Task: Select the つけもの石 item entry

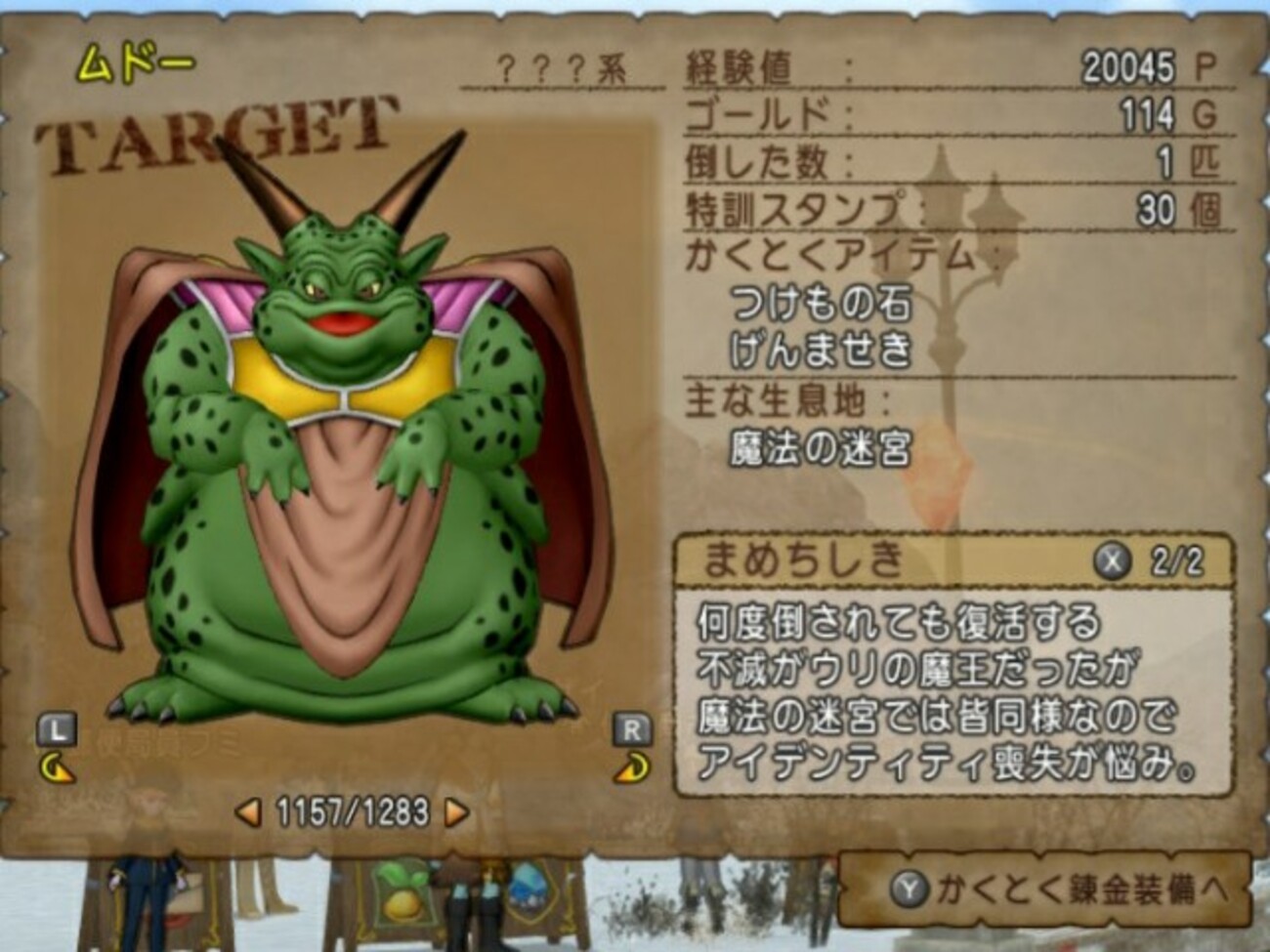Action: [821, 304]
